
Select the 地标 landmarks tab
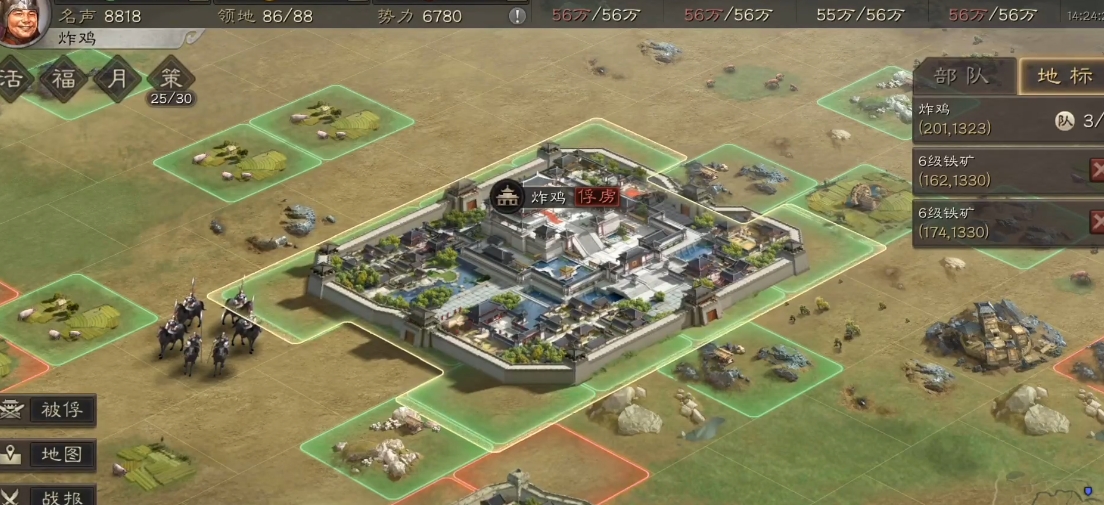coord(1062,76)
